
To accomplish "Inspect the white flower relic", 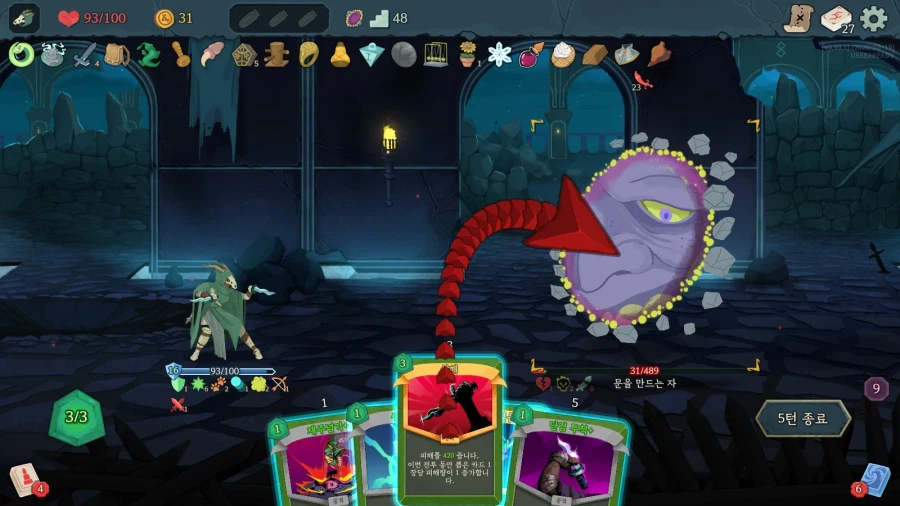I will coord(499,54).
